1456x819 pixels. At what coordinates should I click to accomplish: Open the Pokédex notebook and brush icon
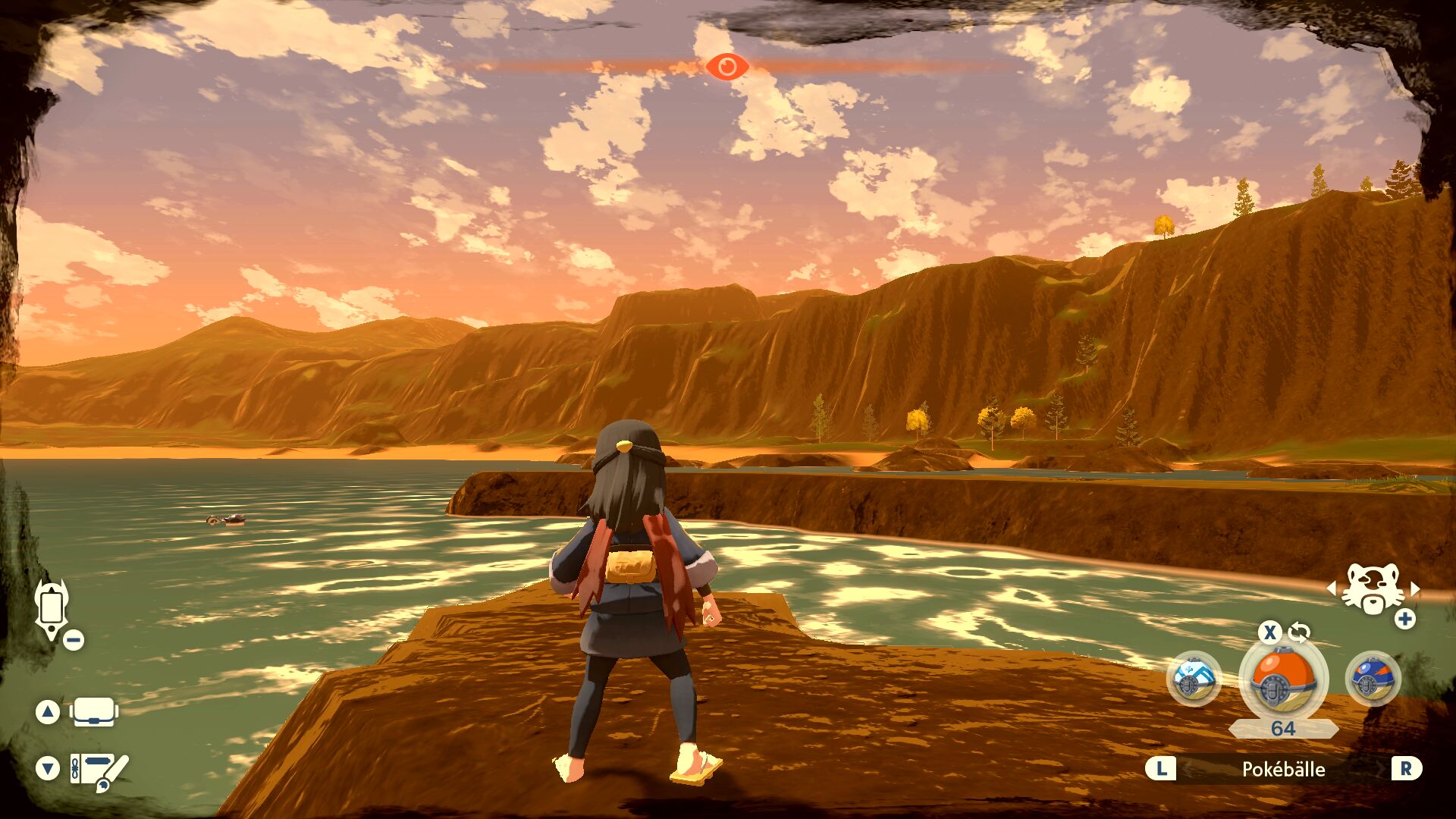point(99,770)
